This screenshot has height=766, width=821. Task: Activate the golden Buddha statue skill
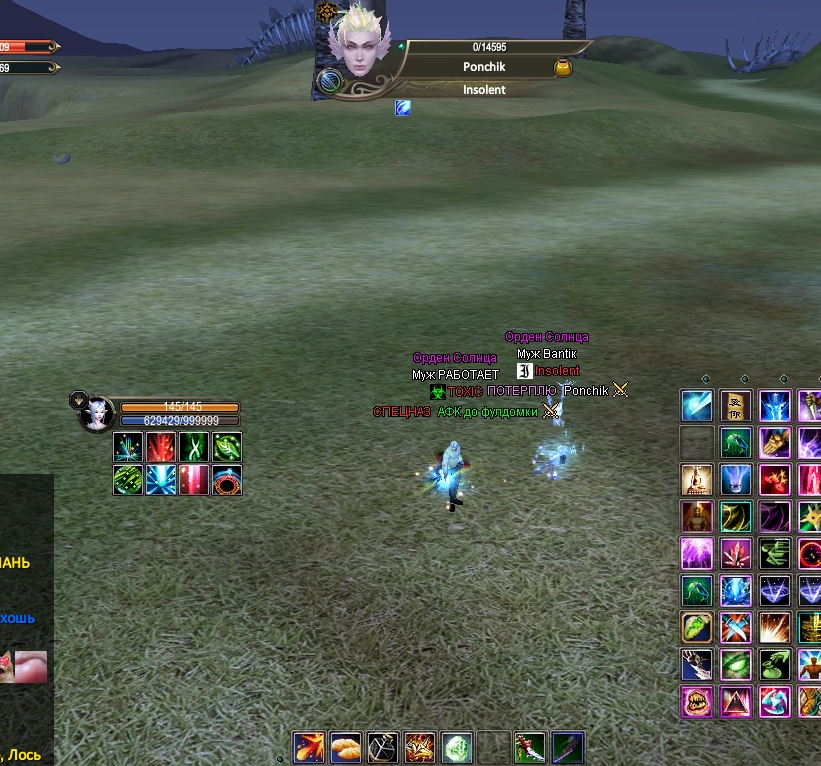[697, 479]
